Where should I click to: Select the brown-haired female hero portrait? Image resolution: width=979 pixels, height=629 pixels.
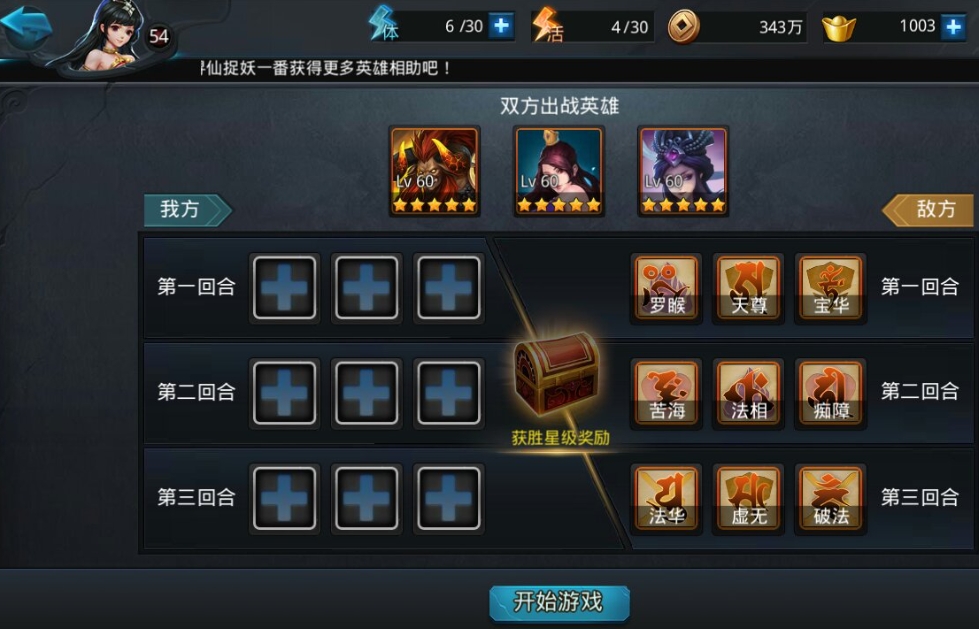click(x=558, y=172)
